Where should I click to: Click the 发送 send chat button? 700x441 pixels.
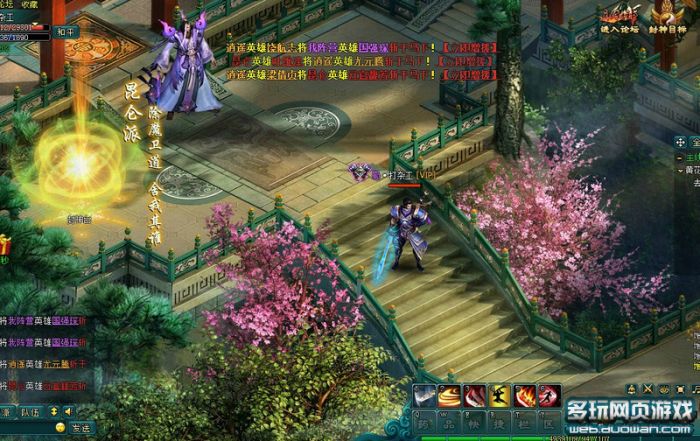pyautogui.click(x=81, y=428)
